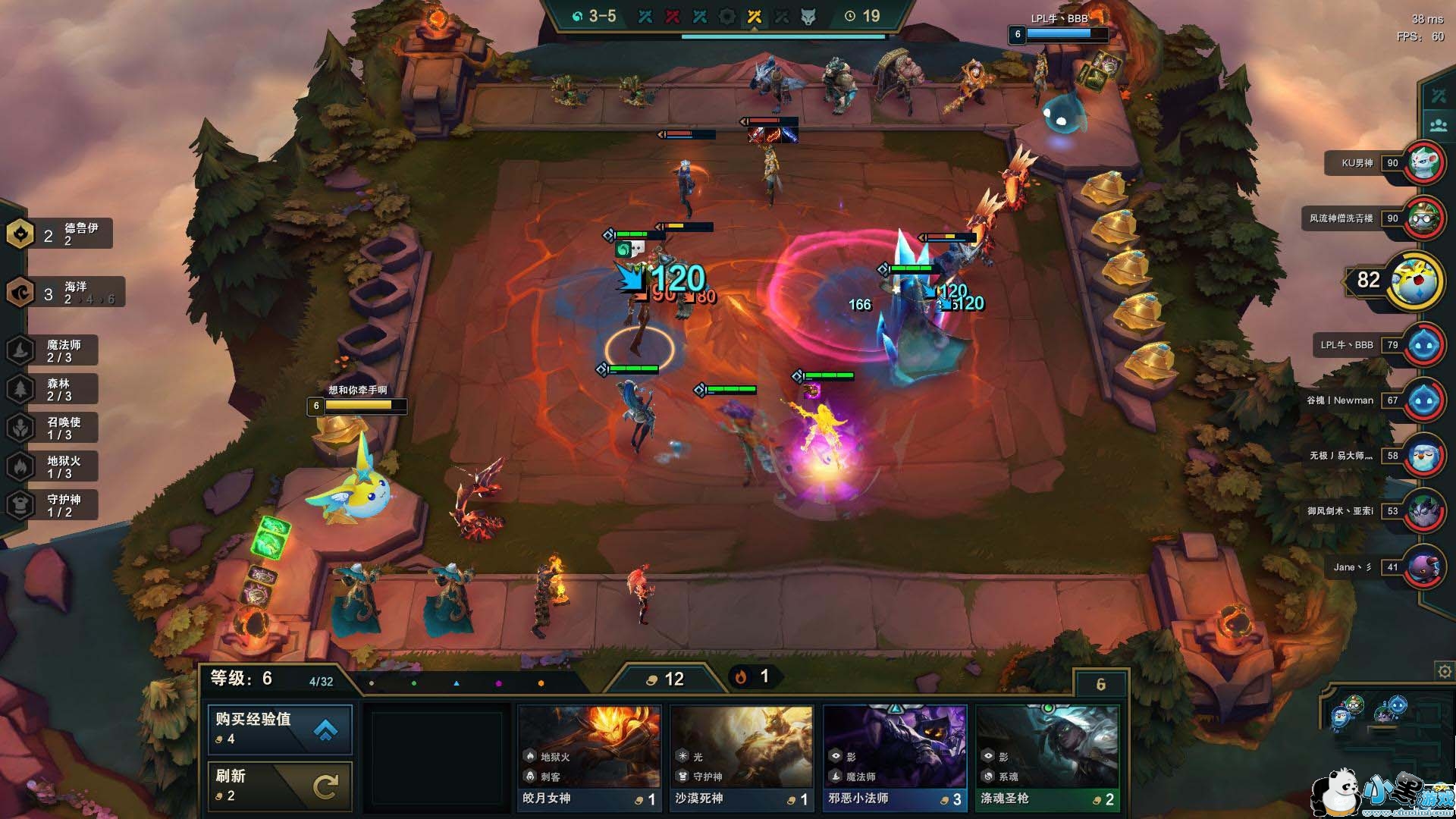Check the 森林 trait entry

pyautogui.click(x=53, y=389)
